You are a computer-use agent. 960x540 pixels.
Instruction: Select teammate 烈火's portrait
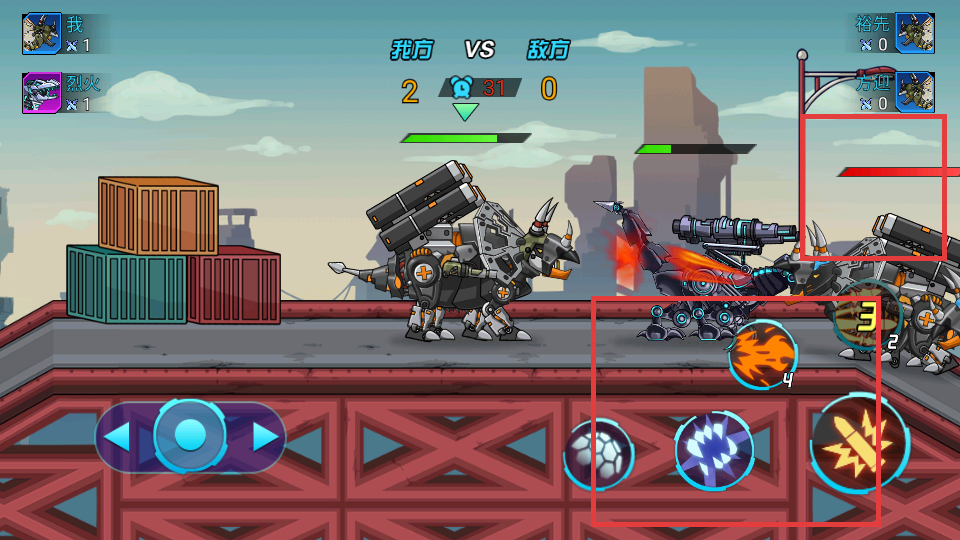42,93
